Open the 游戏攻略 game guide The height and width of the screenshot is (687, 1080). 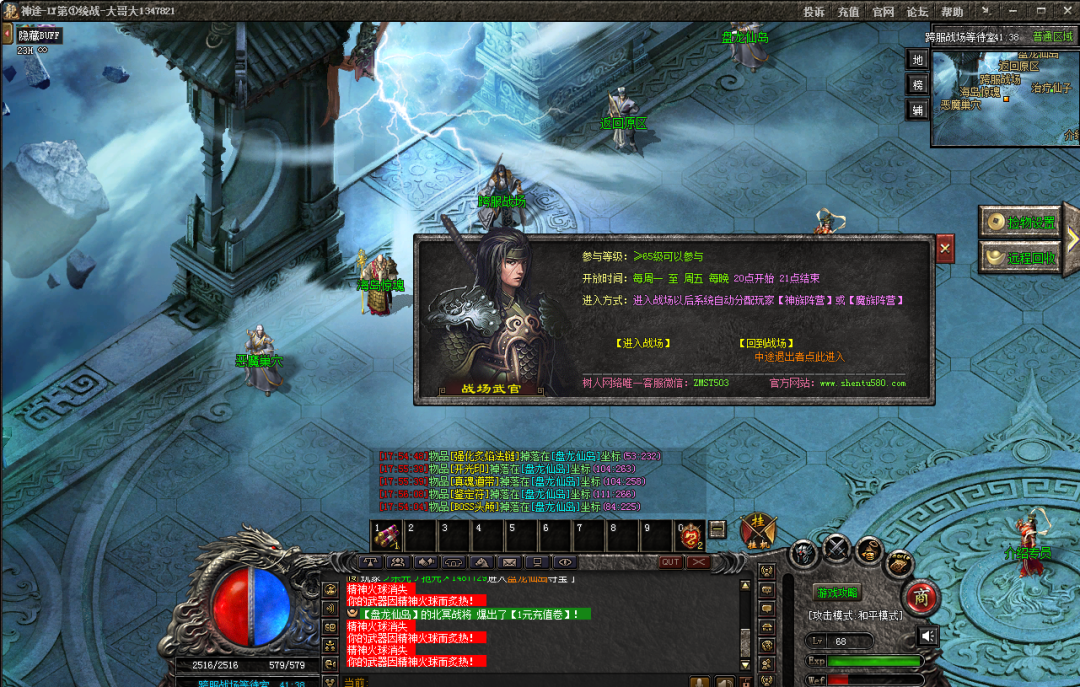pos(836,593)
